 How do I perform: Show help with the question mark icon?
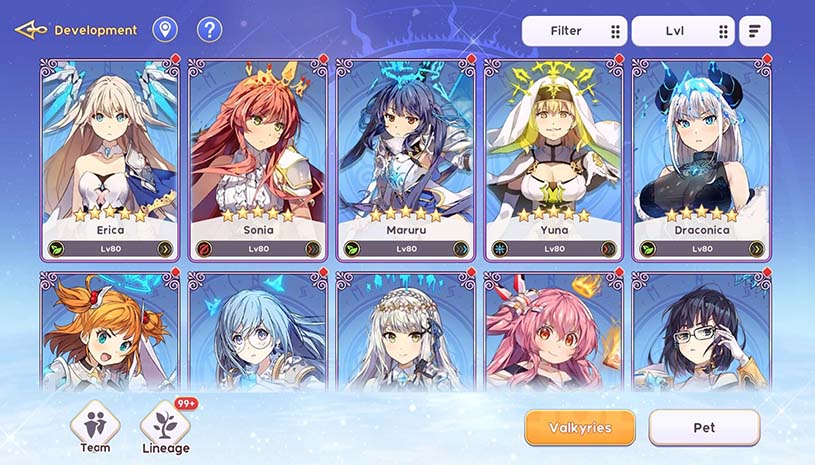[x=209, y=30]
